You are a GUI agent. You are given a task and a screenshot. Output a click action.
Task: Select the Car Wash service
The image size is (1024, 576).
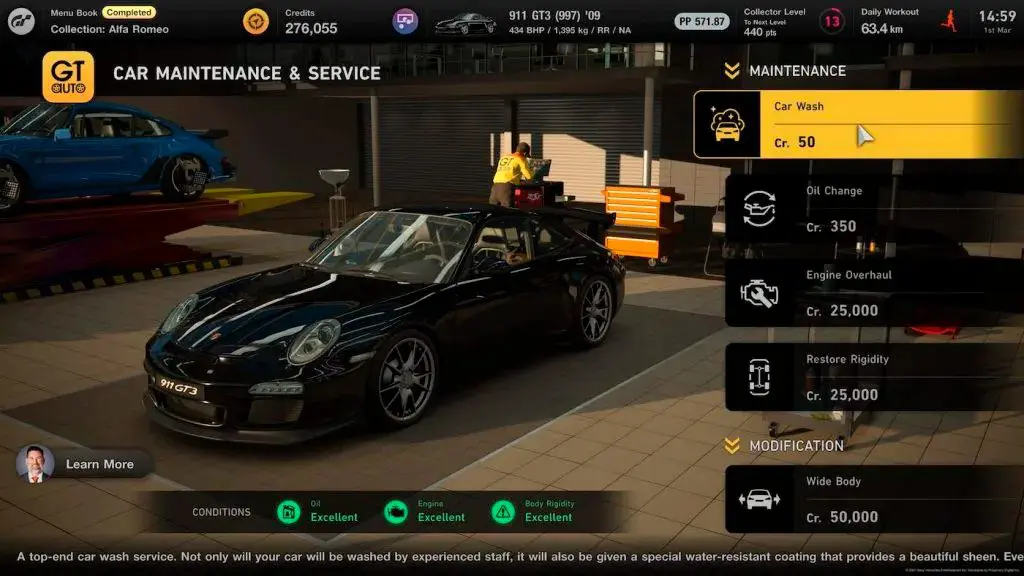click(x=858, y=124)
